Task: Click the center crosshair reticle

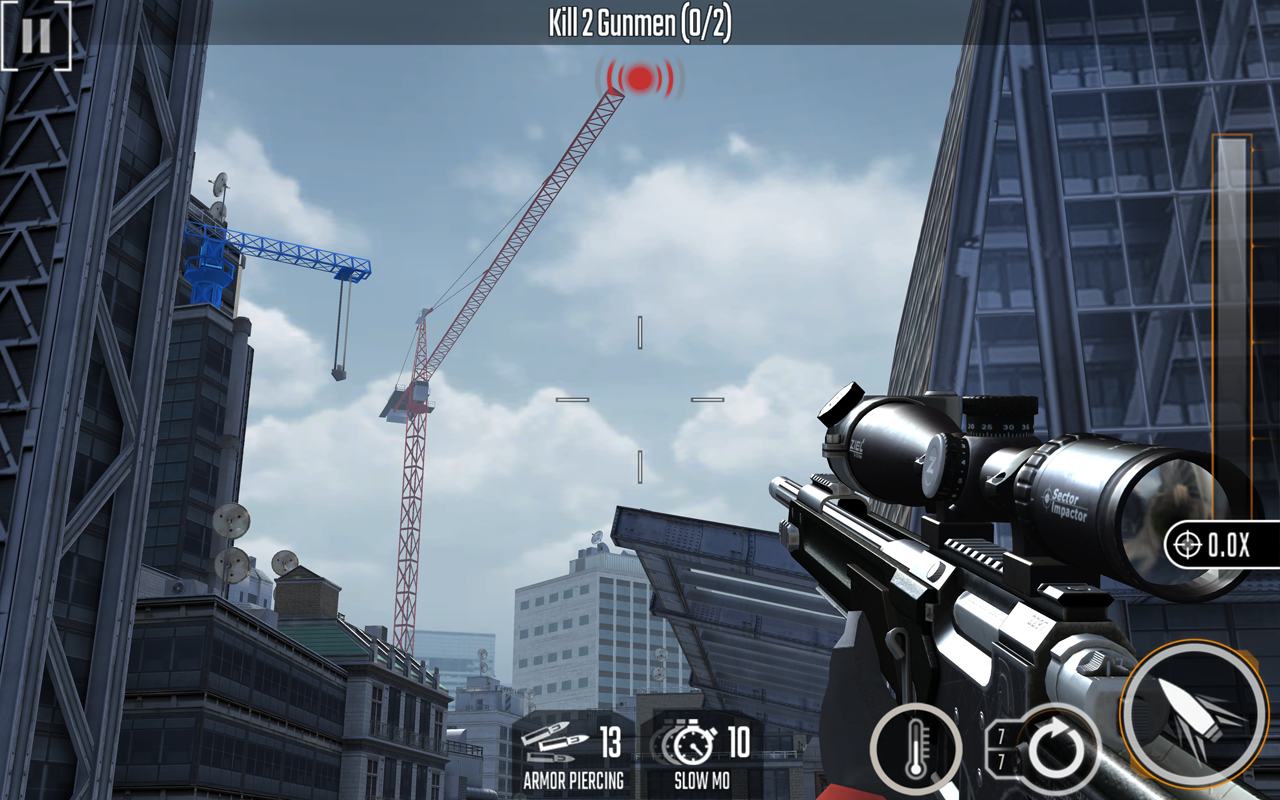Action: 639,400
